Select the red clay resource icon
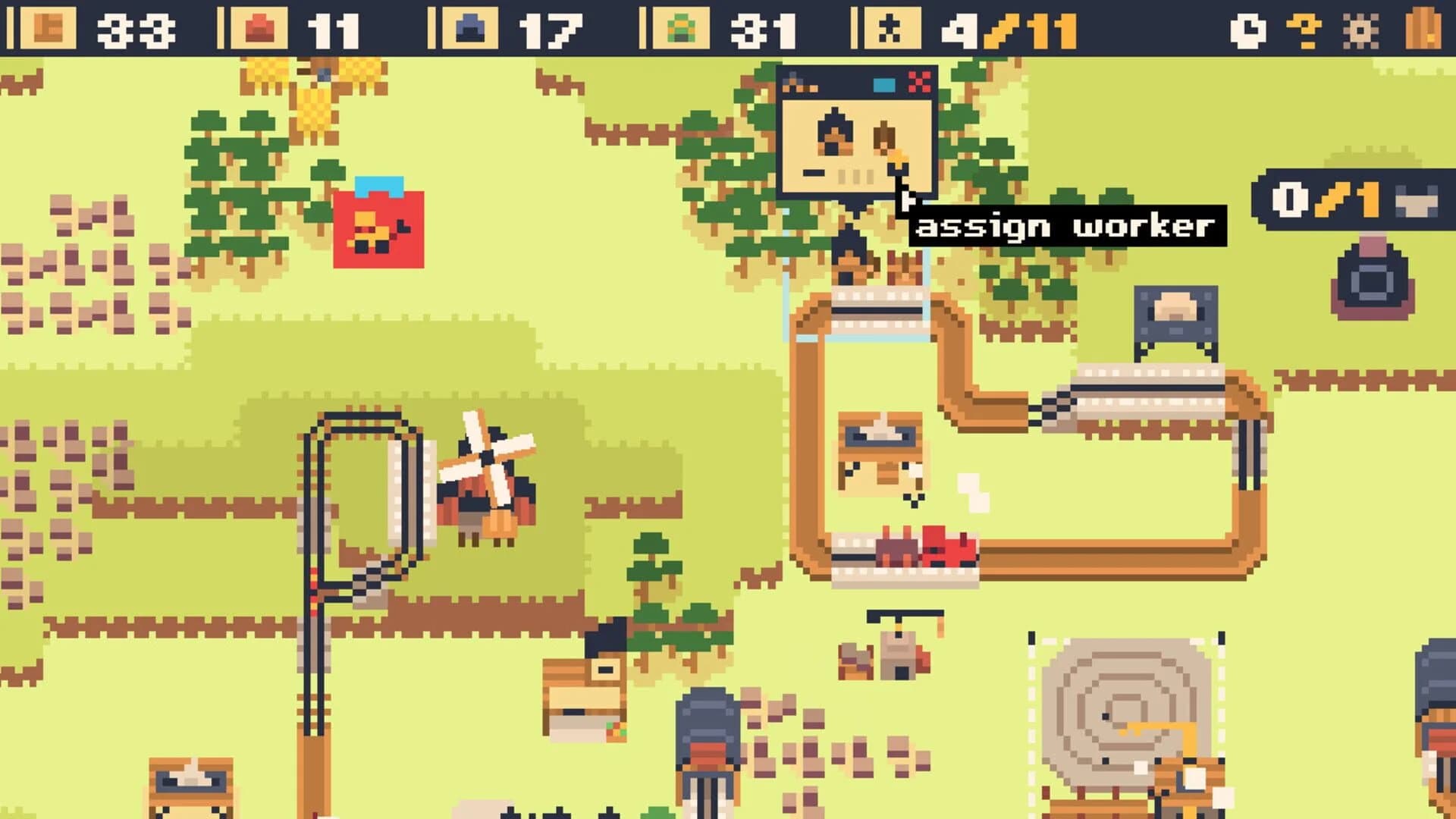 pos(258,28)
